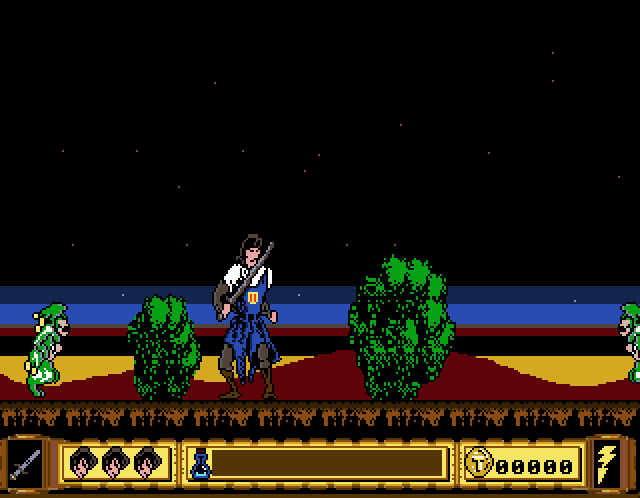Activate the lightning bolt icon
The width and height of the screenshot is (640, 498).
coord(607,464)
